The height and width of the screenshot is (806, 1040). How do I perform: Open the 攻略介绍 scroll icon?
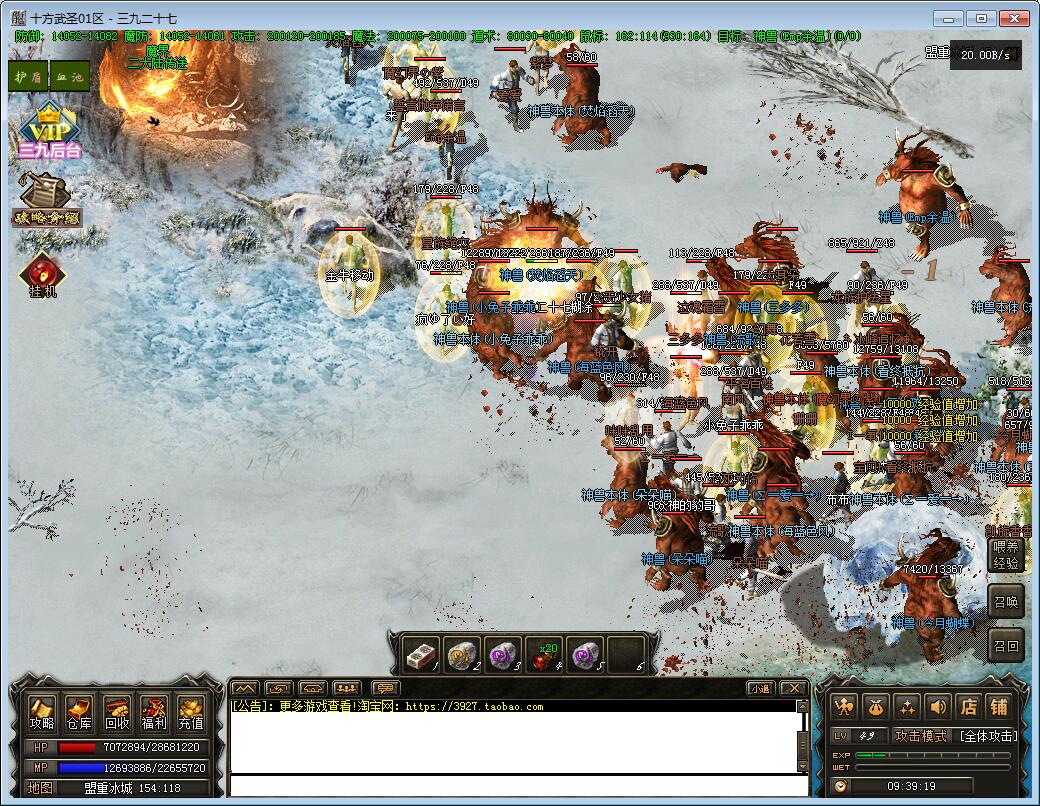click(x=46, y=200)
